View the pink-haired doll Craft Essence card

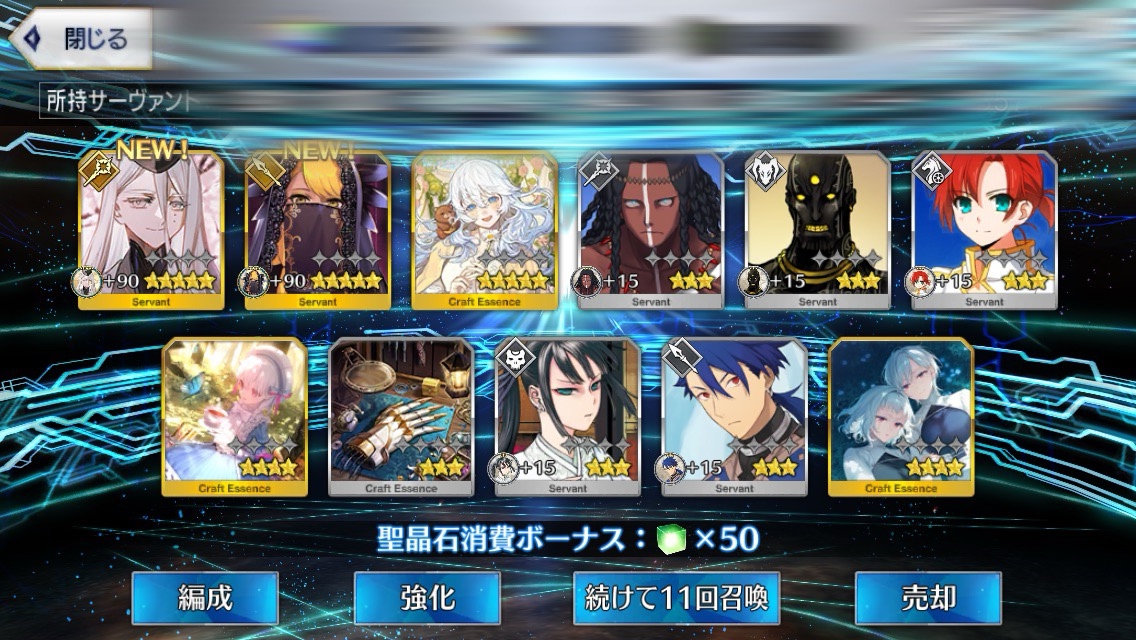pyautogui.click(x=235, y=417)
